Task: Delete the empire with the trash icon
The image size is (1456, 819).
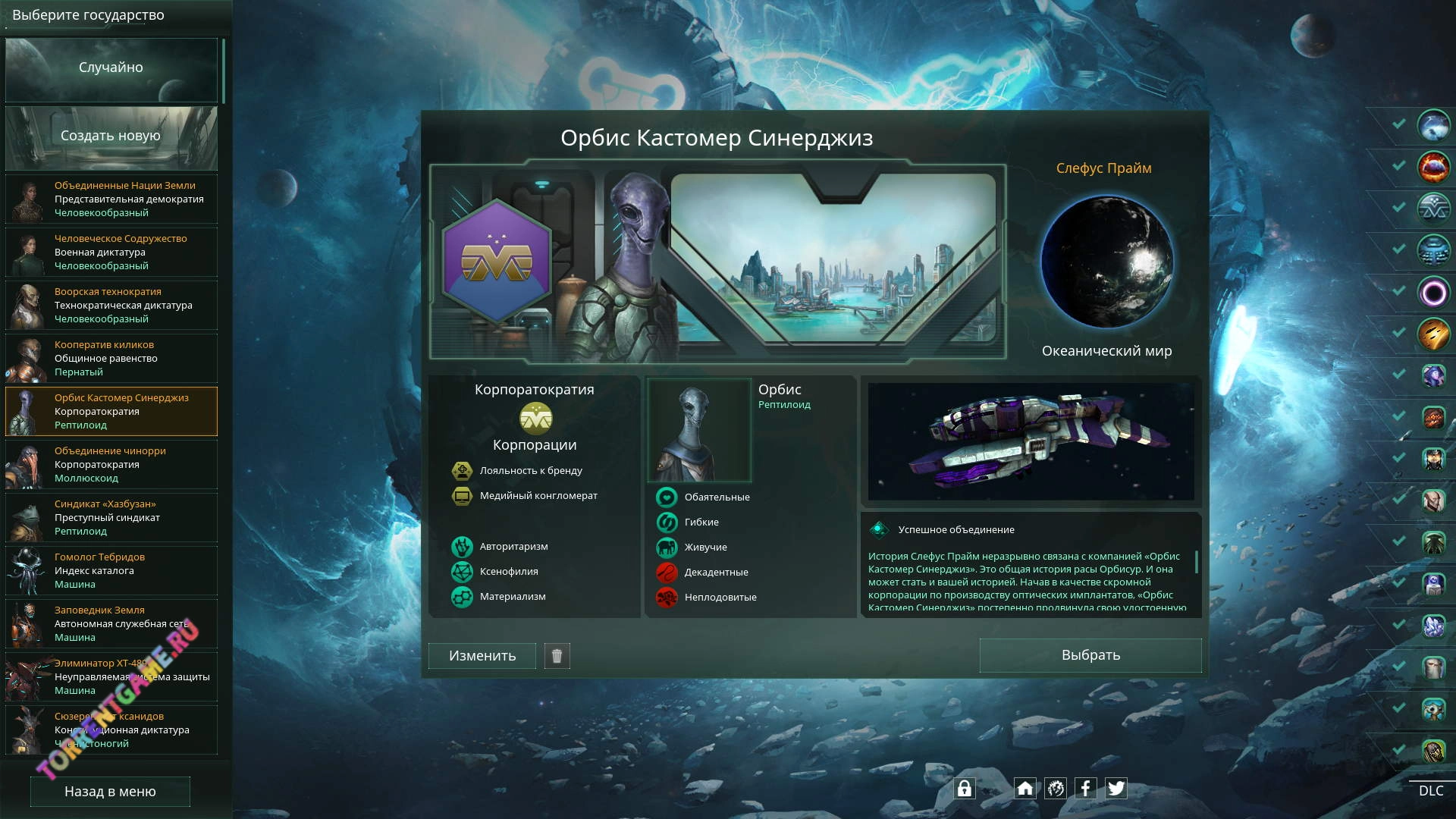Action: [x=557, y=656]
